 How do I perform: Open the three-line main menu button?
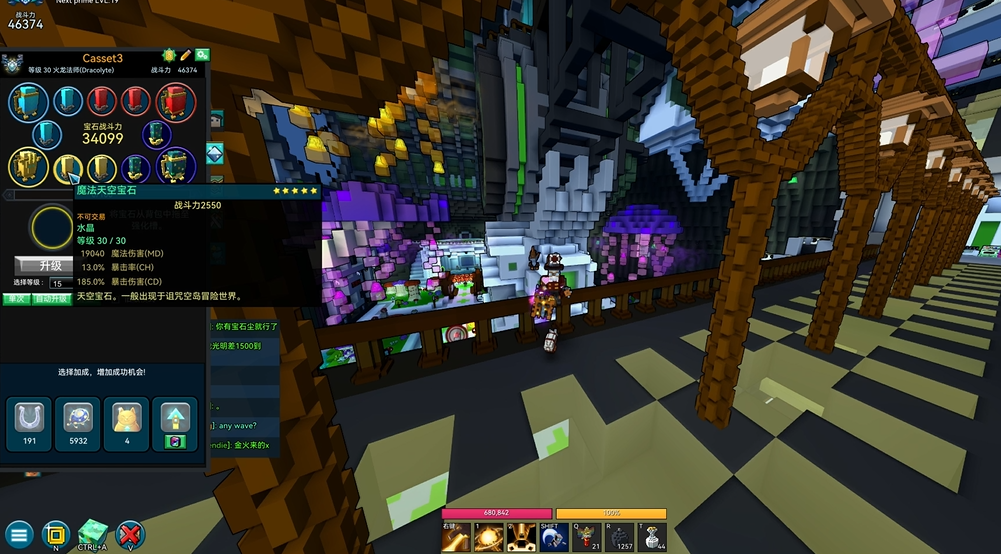click(x=19, y=533)
